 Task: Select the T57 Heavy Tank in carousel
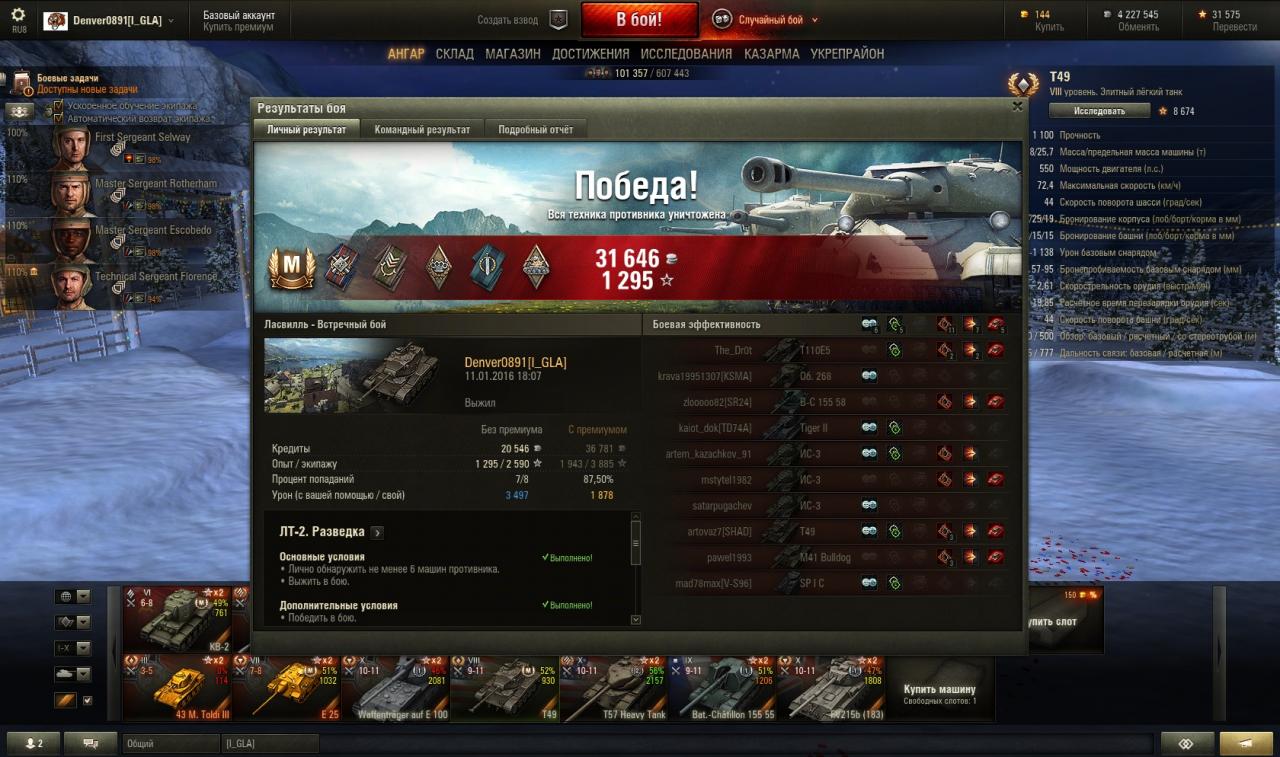tap(614, 688)
